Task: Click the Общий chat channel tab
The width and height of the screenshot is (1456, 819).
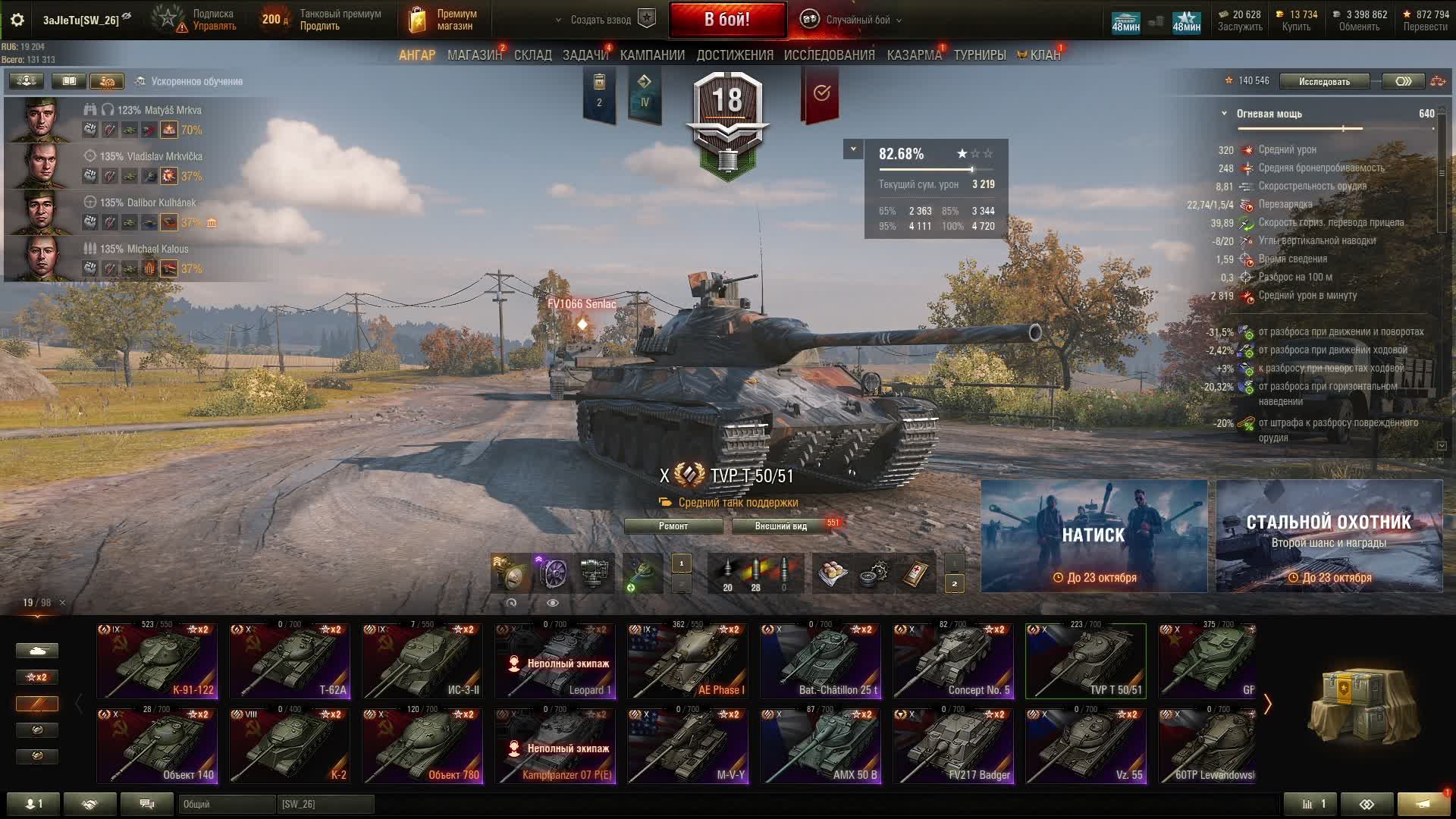Action: pyautogui.click(x=226, y=804)
